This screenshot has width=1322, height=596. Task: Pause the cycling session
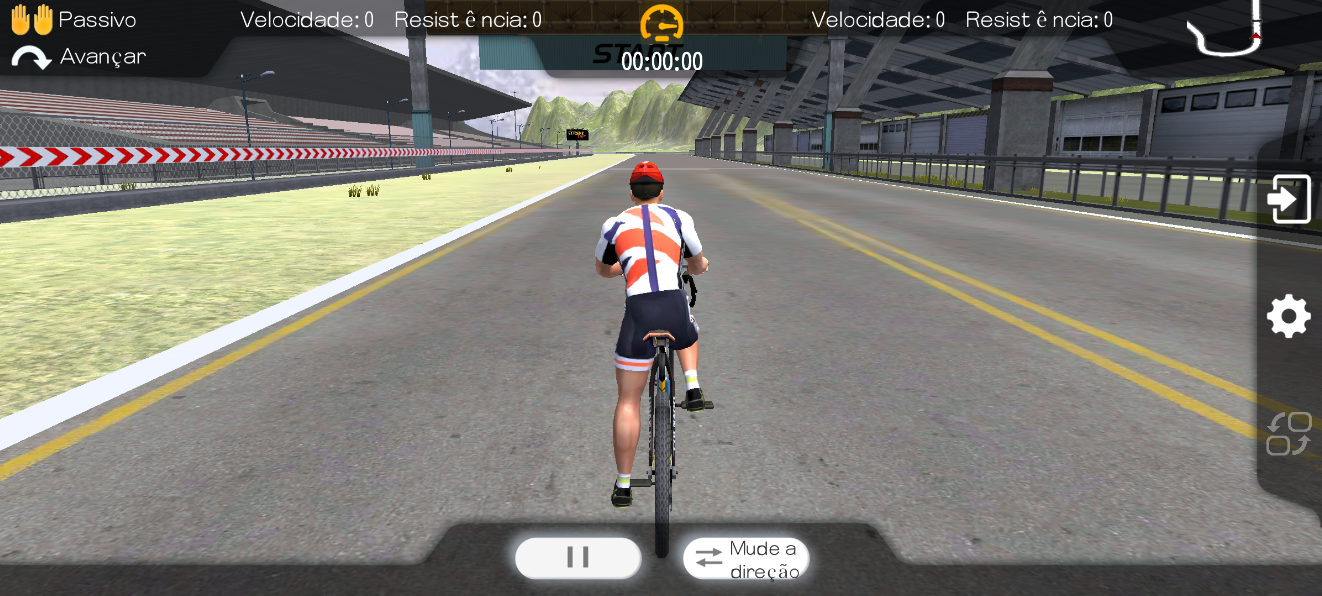coord(578,557)
